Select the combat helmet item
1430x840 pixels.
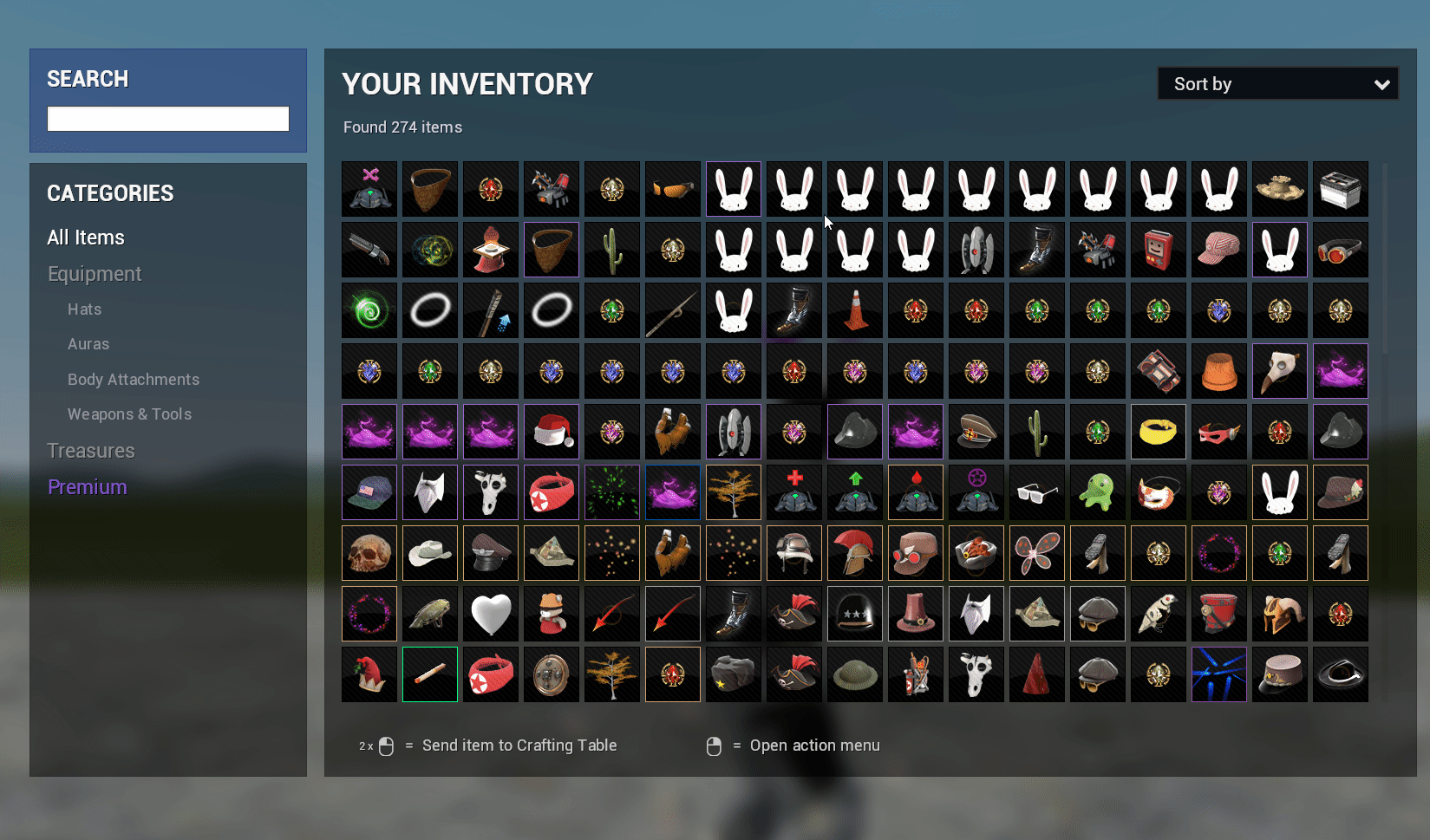click(x=793, y=552)
